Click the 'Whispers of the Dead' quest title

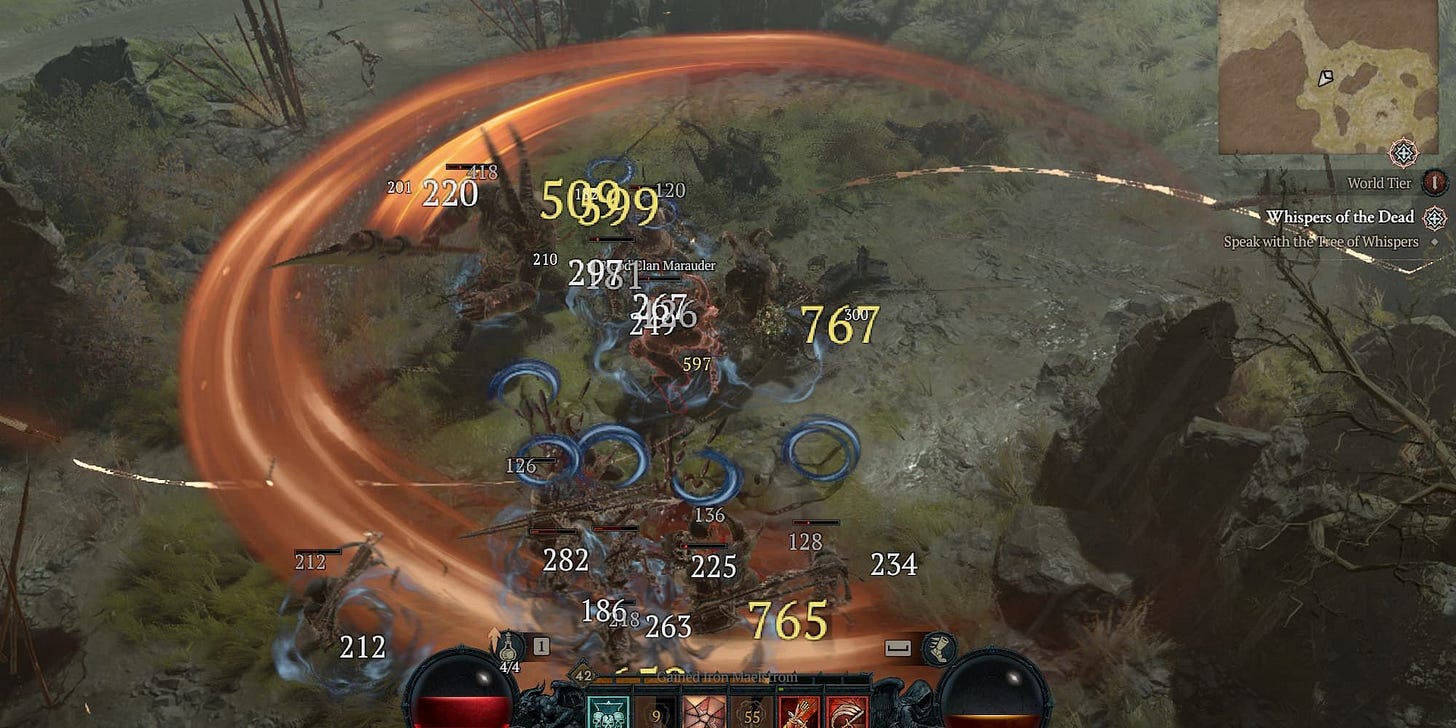coord(1341,217)
